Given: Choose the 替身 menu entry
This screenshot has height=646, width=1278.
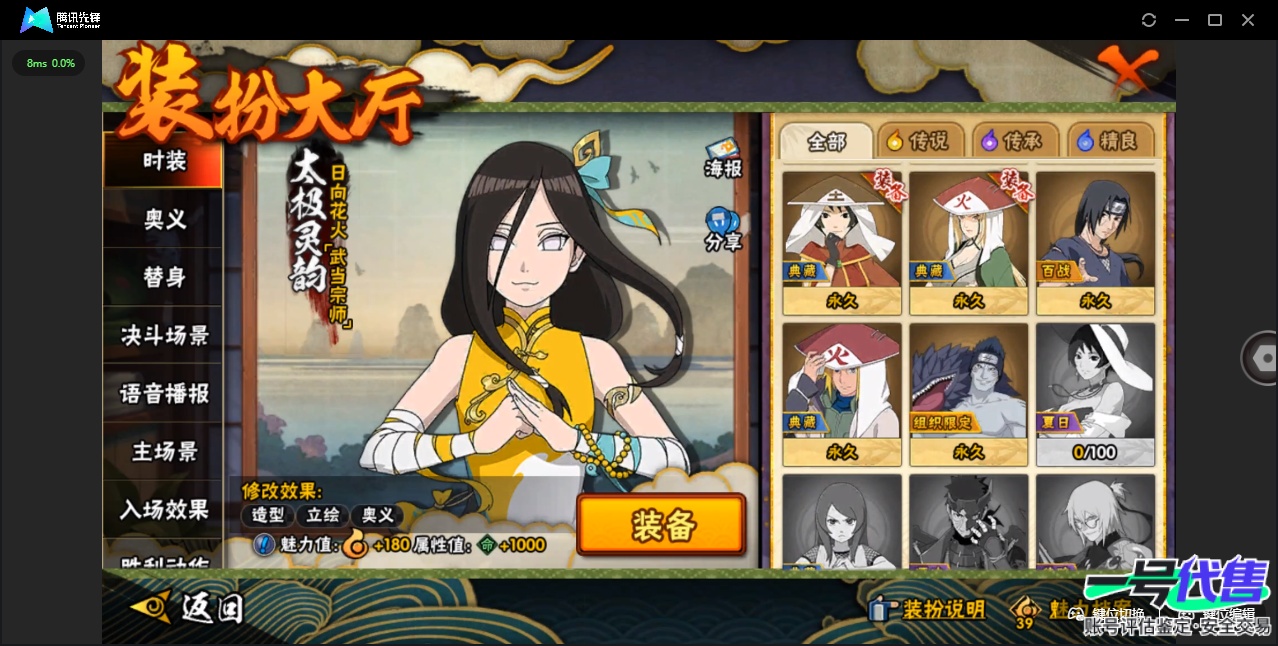Looking at the screenshot, I should [164, 277].
